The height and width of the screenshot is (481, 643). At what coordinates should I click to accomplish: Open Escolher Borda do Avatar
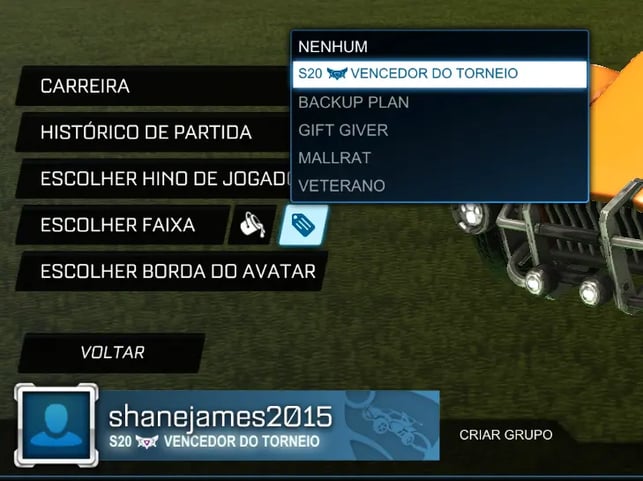point(170,271)
